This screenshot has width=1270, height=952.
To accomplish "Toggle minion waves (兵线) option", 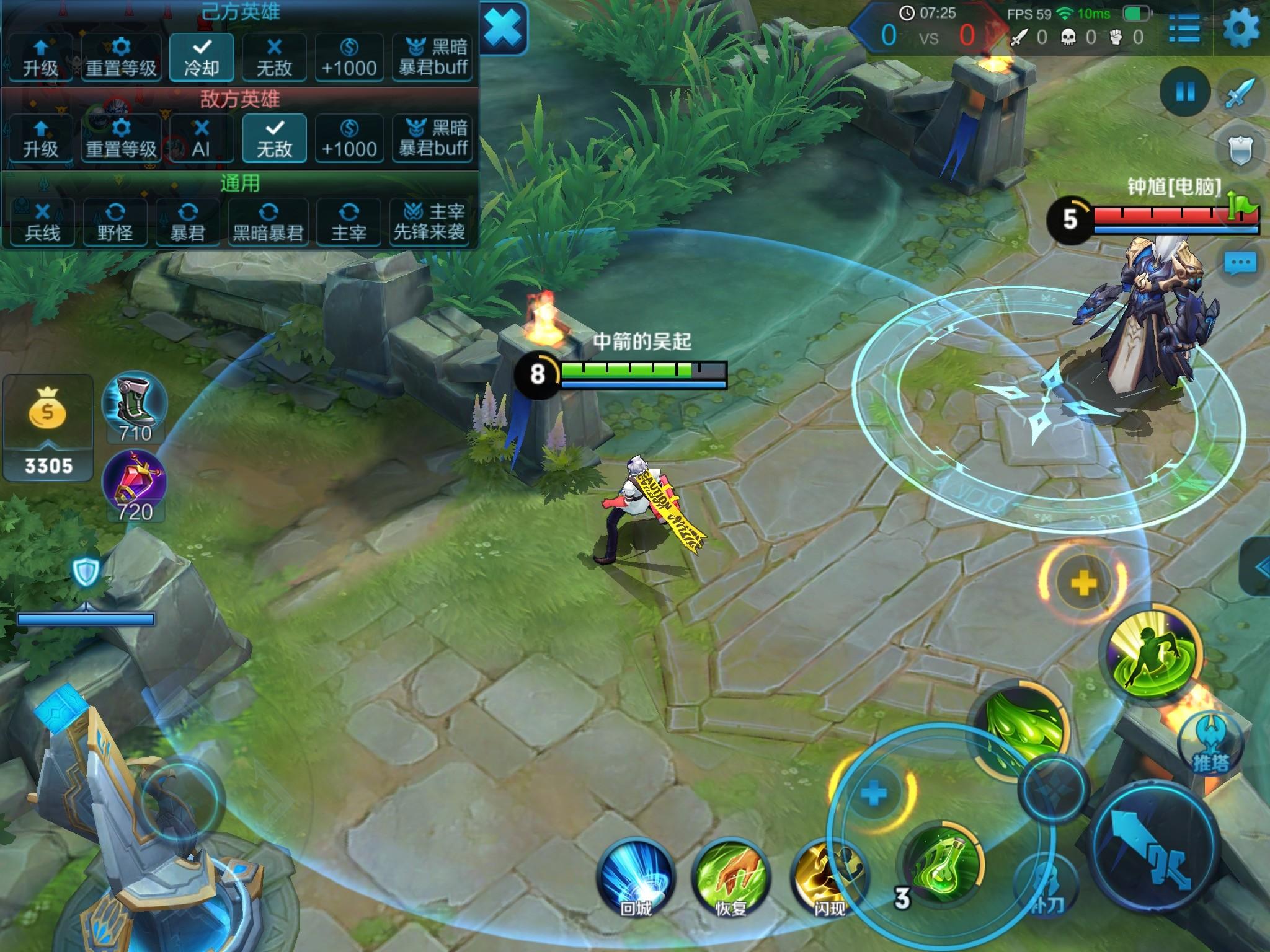I will [42, 222].
